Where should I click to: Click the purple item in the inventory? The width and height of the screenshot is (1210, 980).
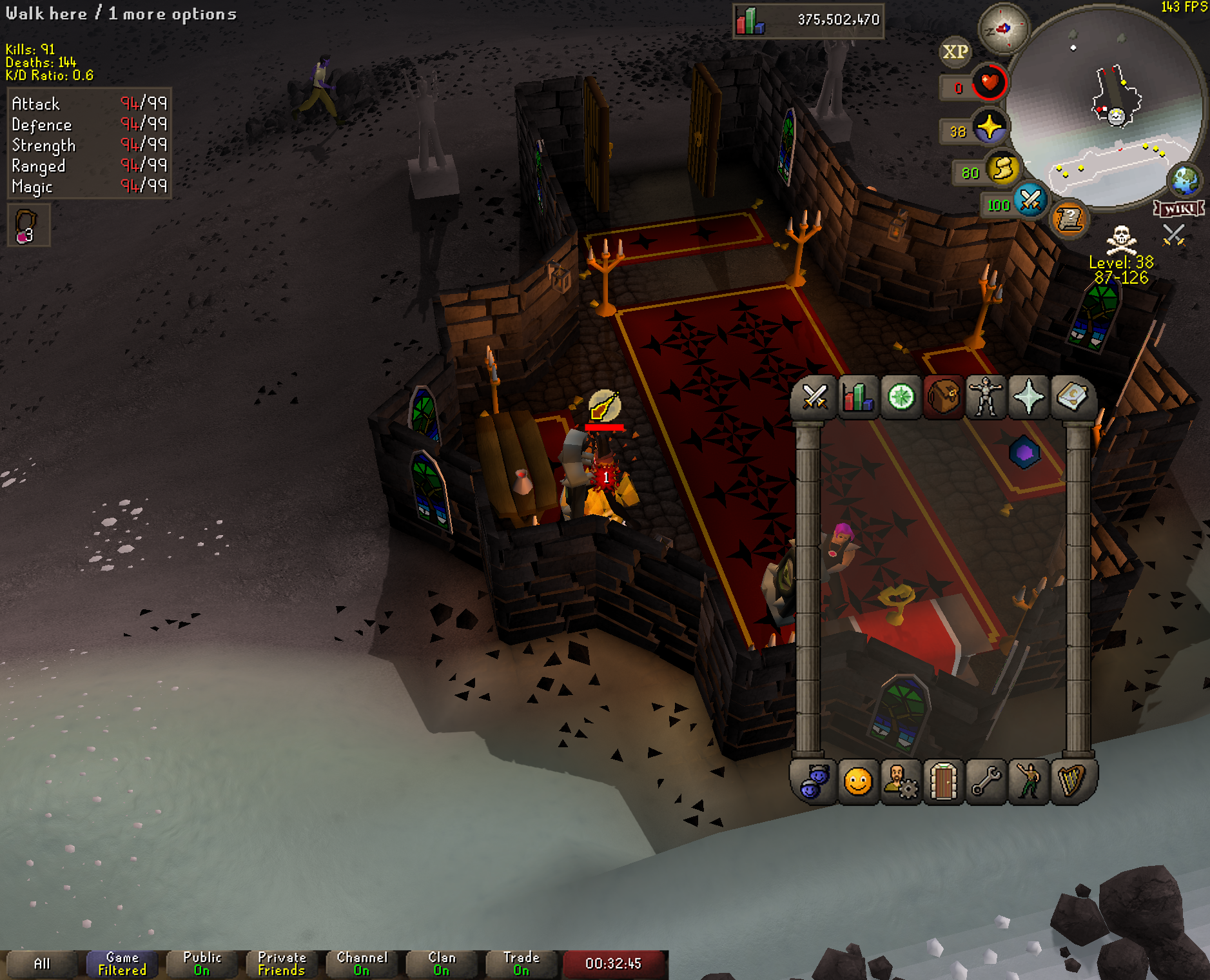coord(1024,453)
